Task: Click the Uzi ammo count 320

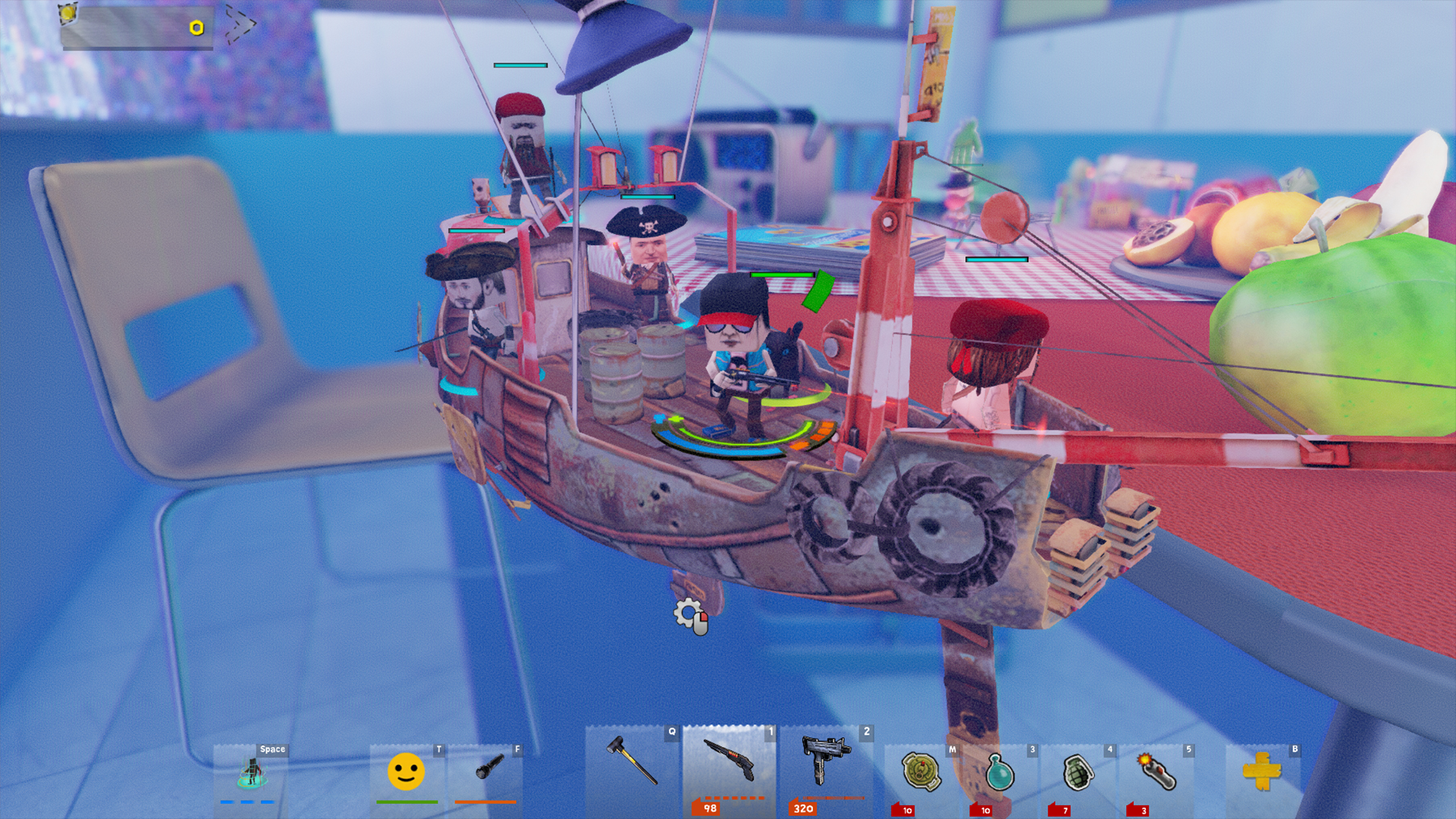Action: coord(806,808)
